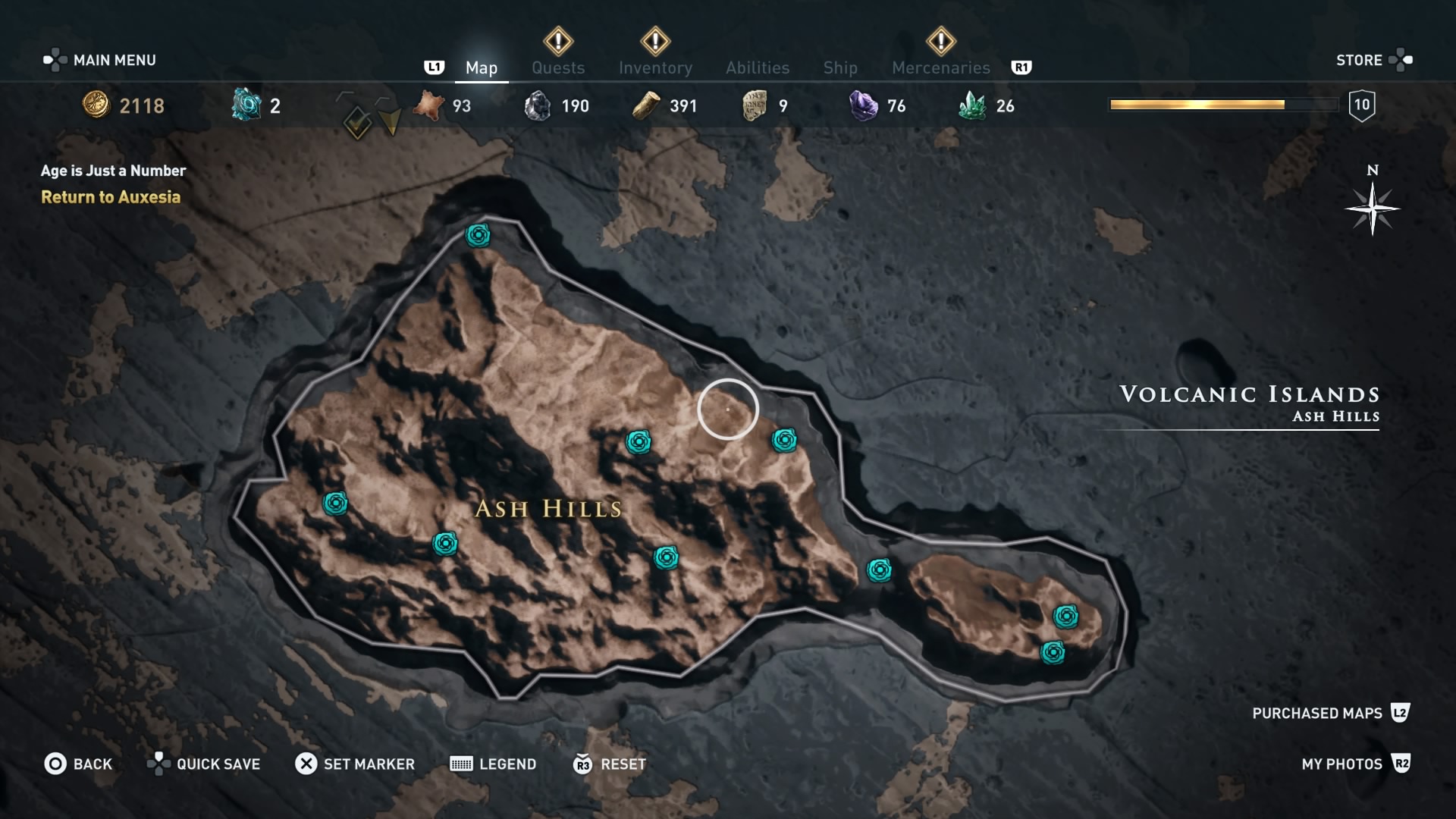Click the drachmae coin icon
Viewport: 1456px width, 819px height.
point(96,105)
